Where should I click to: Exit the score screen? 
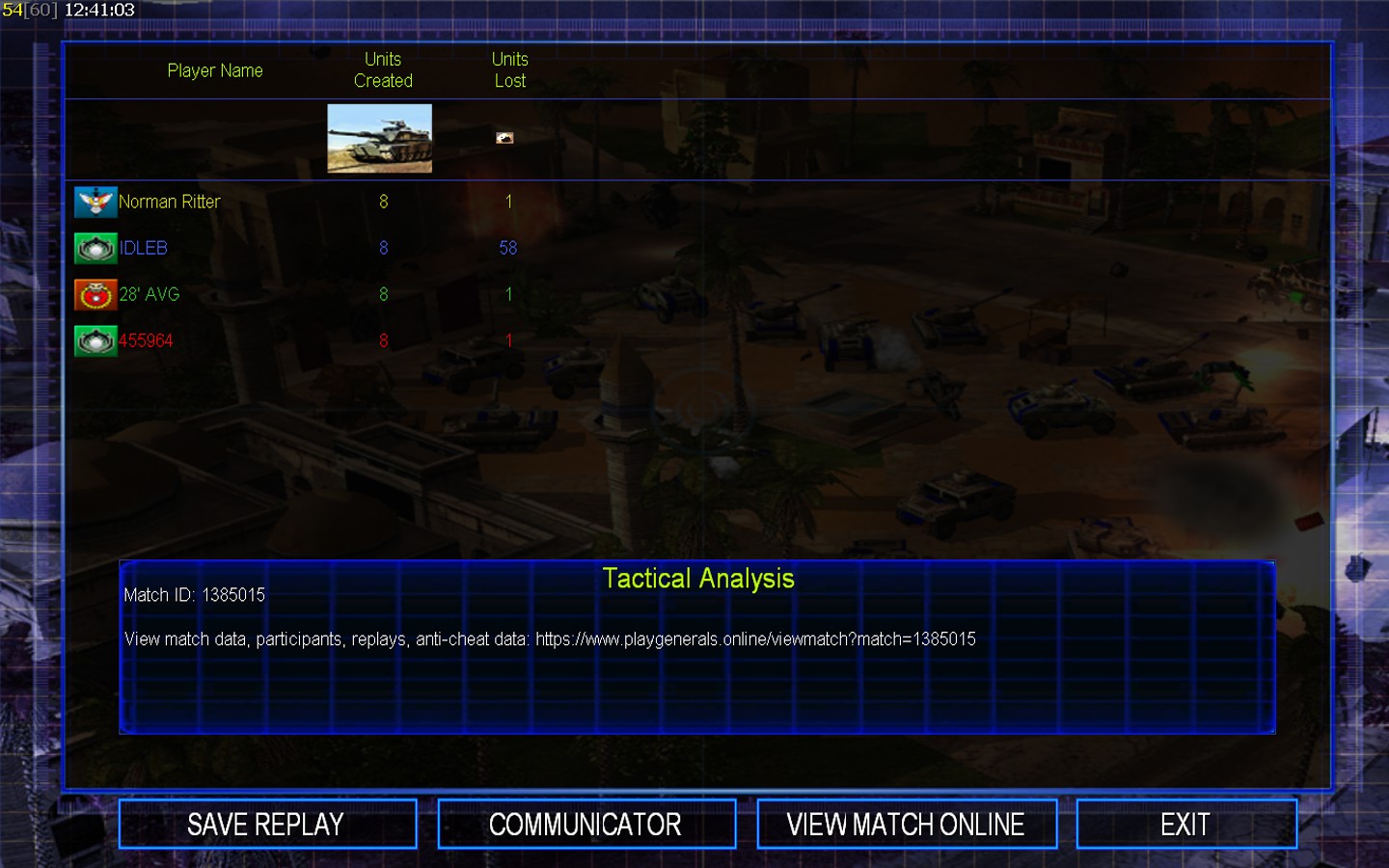(x=1185, y=825)
